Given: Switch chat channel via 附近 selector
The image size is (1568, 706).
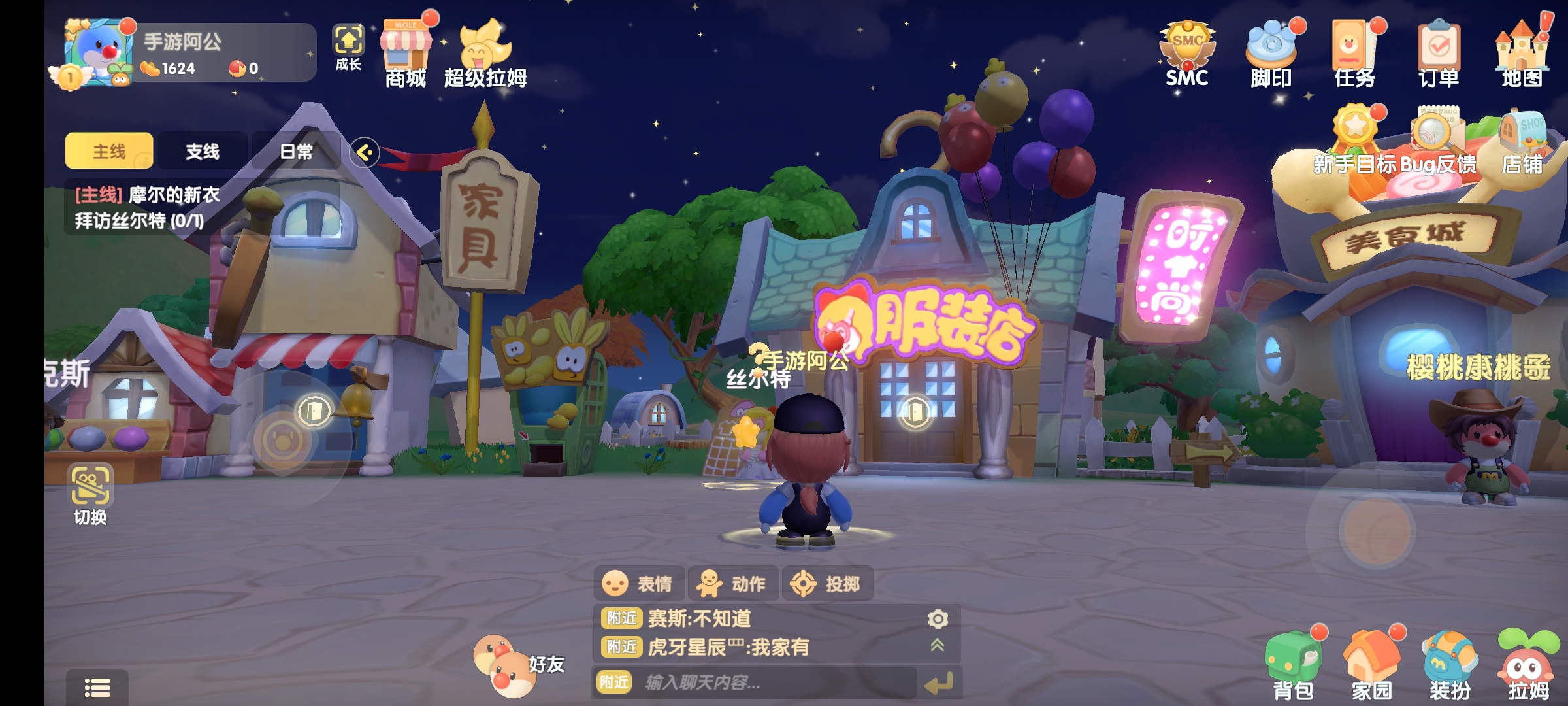Looking at the screenshot, I should [615, 682].
